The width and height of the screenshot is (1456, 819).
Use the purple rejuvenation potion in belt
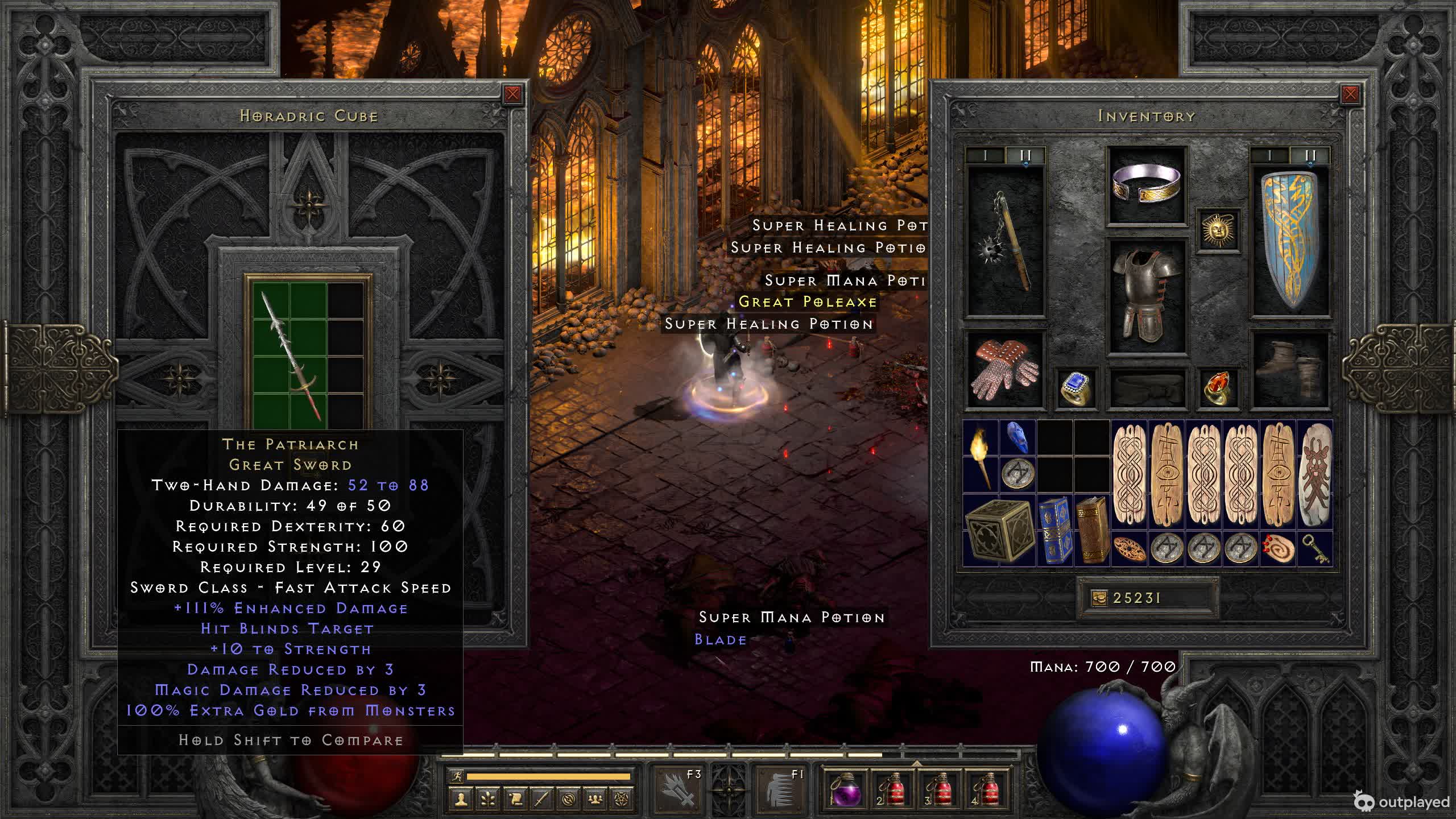point(844,791)
